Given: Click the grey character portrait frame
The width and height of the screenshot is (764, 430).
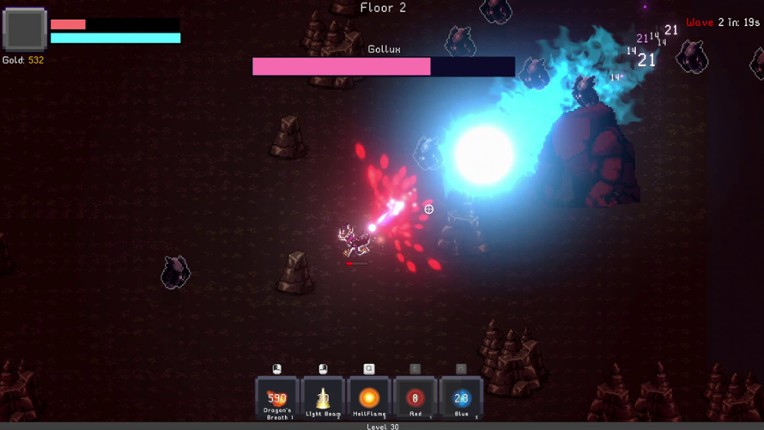Looking at the screenshot, I should (x=24, y=30).
